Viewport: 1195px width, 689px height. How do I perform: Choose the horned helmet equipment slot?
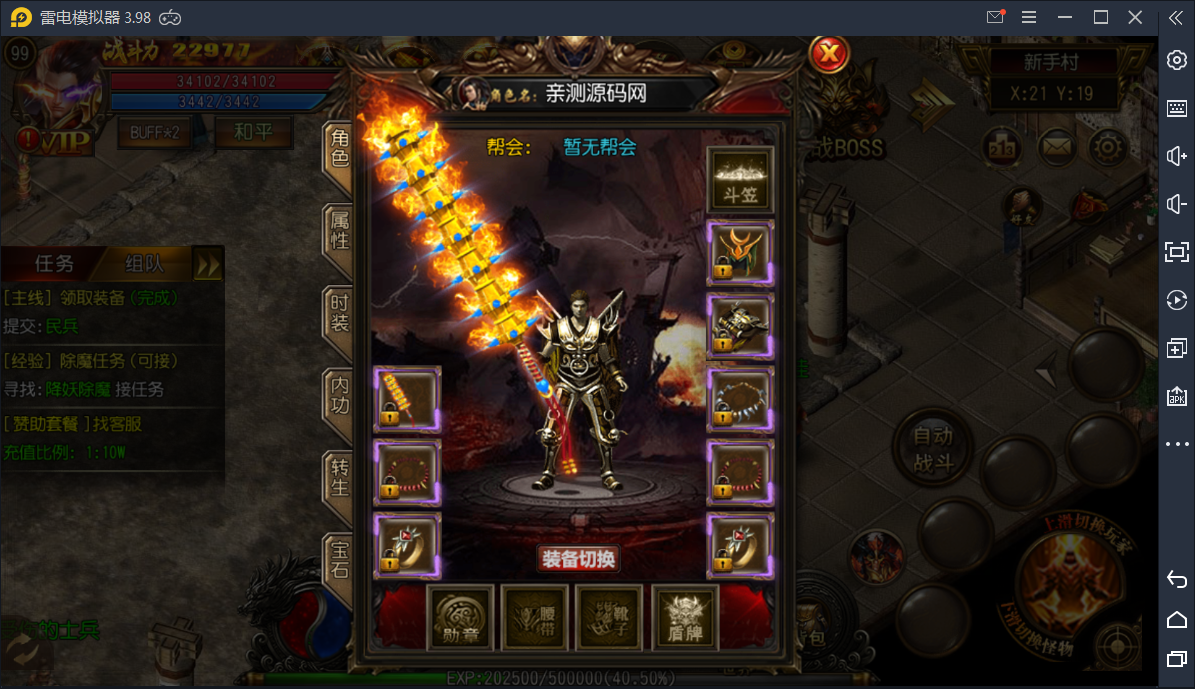pos(740,254)
